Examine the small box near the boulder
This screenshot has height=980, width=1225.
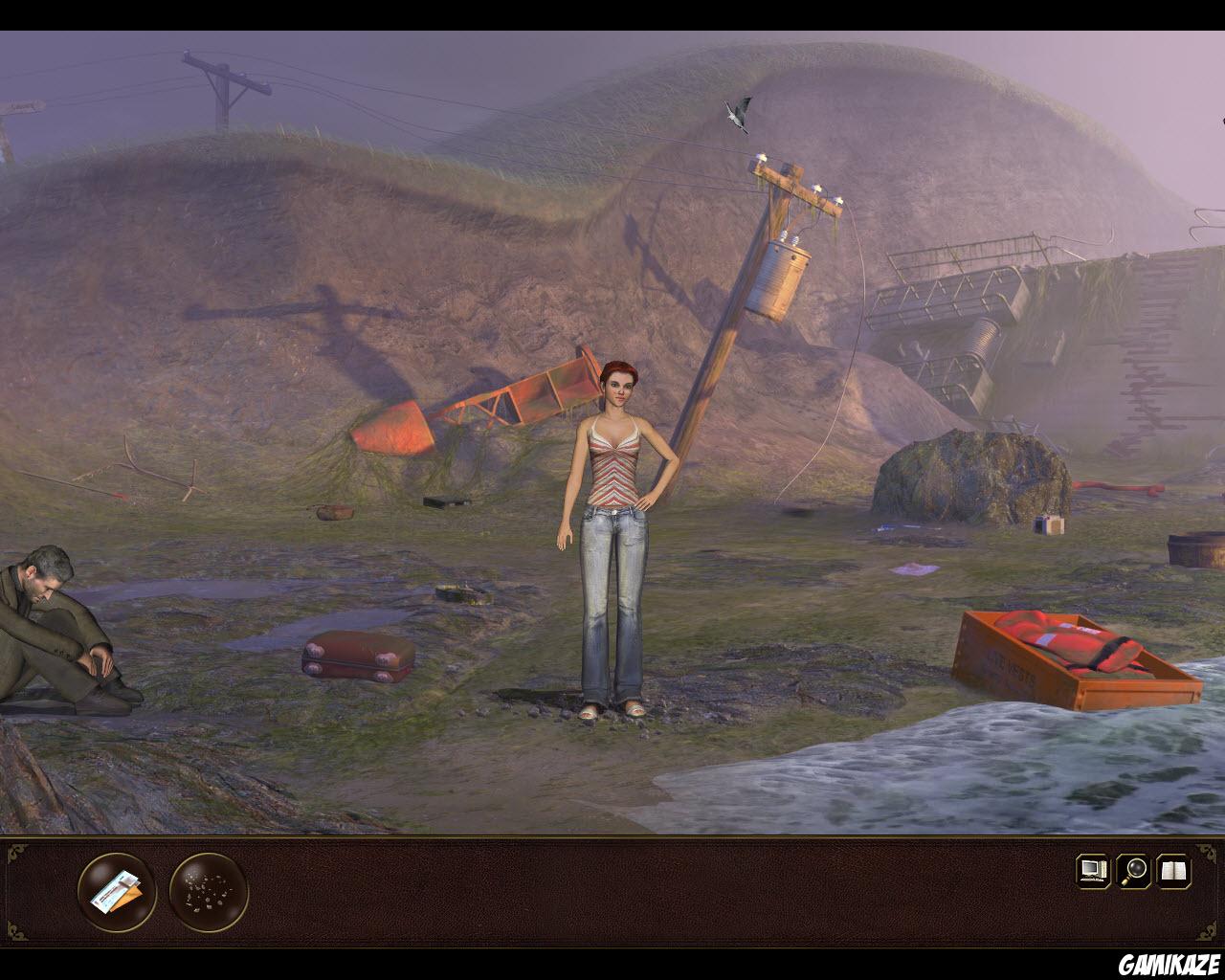(x=1048, y=524)
